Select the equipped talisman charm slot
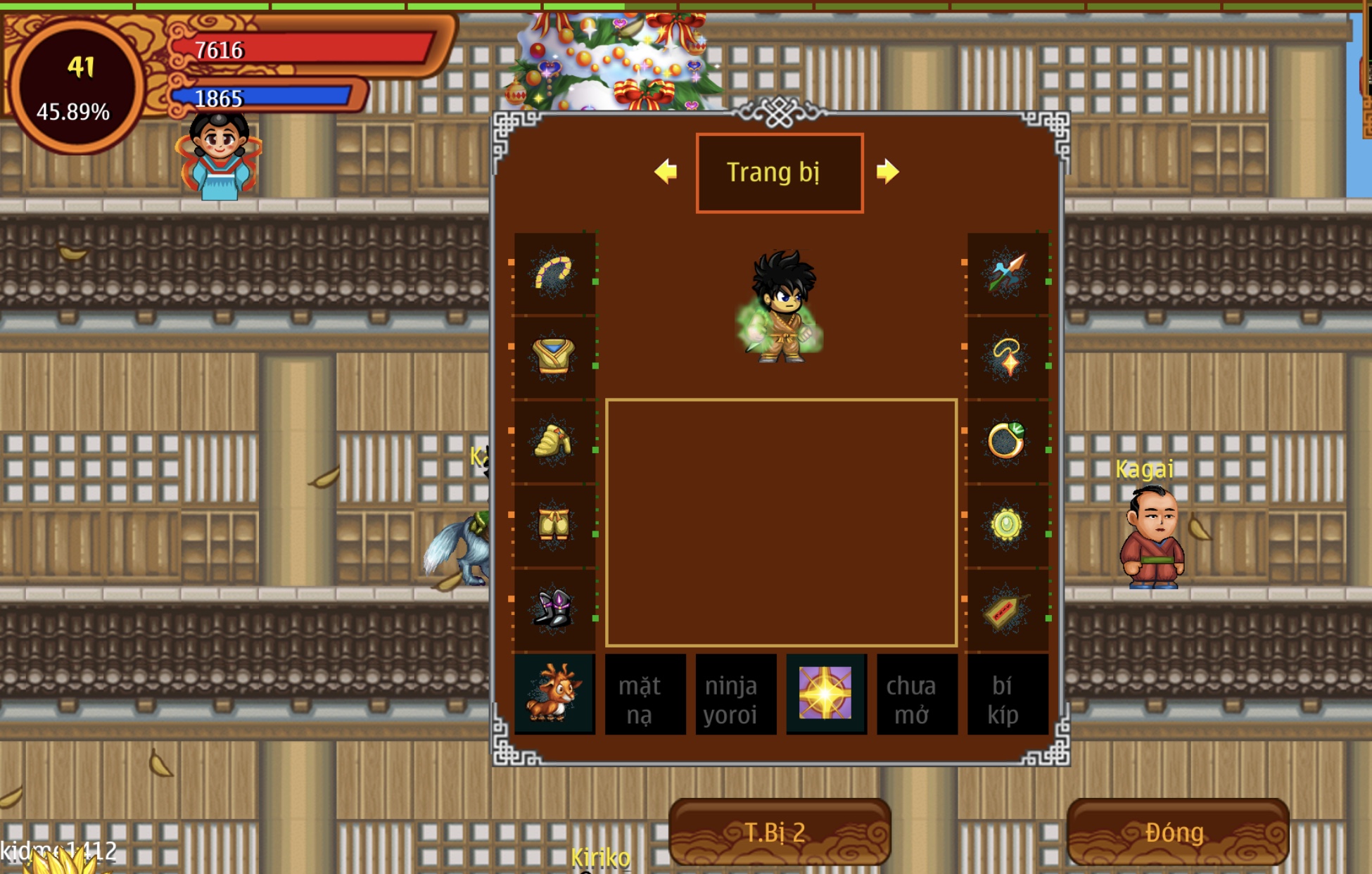 coord(1008,609)
